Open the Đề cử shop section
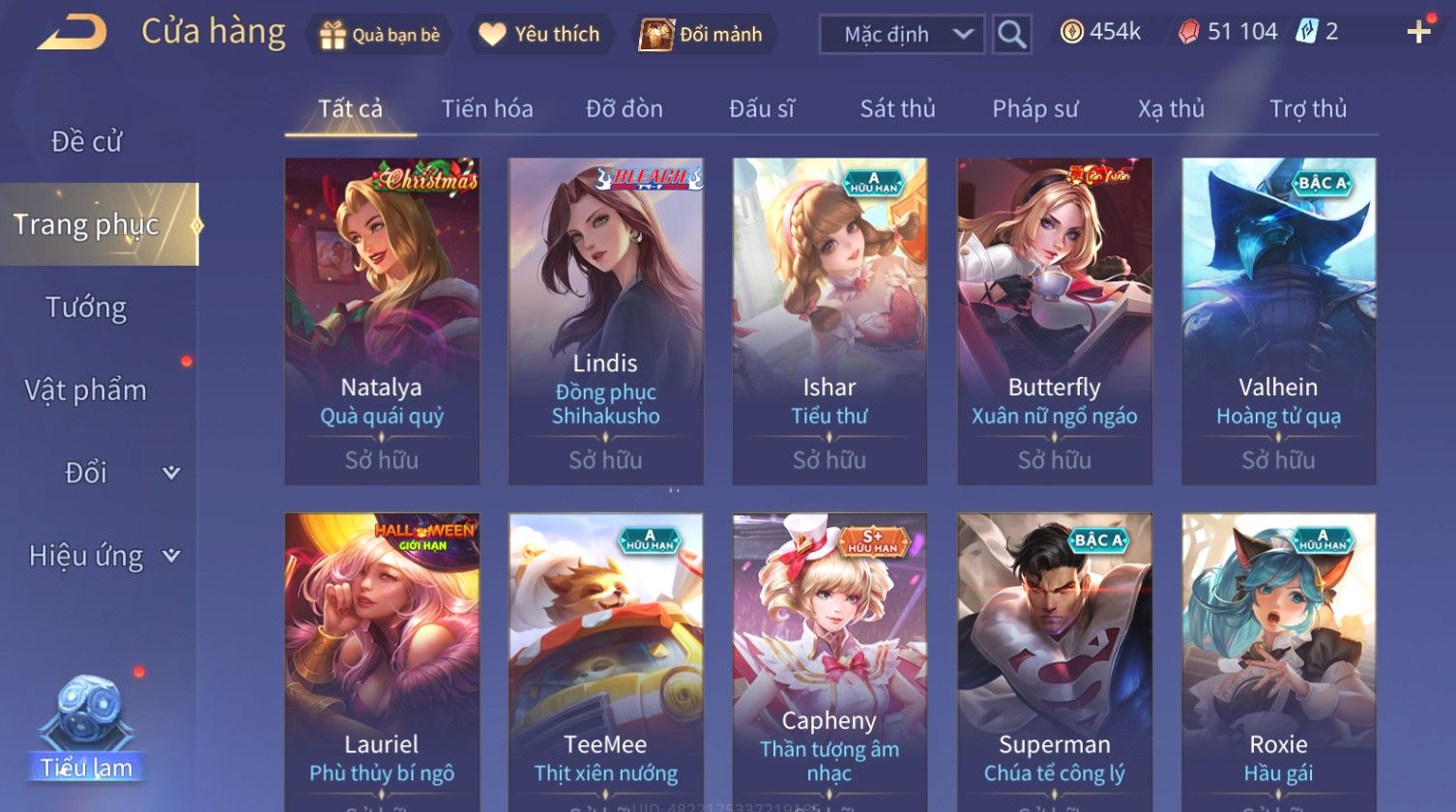 [x=87, y=142]
